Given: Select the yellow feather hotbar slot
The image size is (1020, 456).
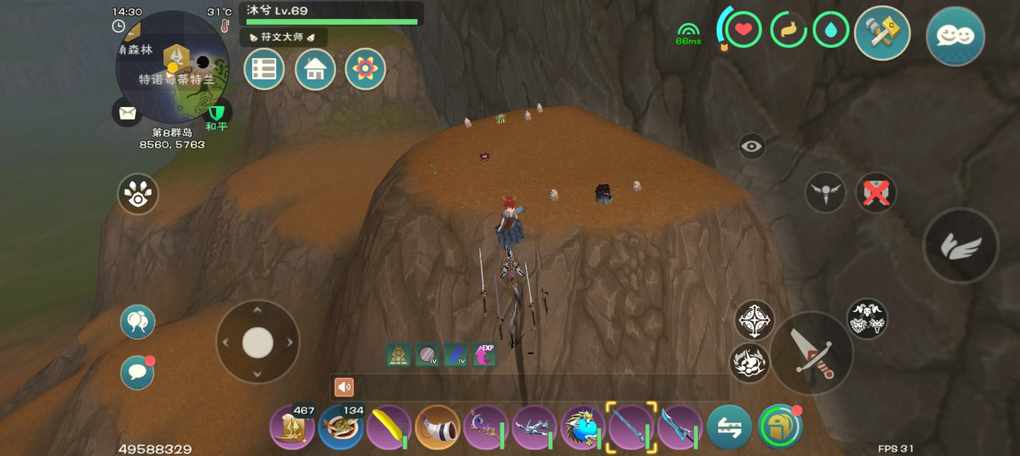Looking at the screenshot, I should (389, 427).
